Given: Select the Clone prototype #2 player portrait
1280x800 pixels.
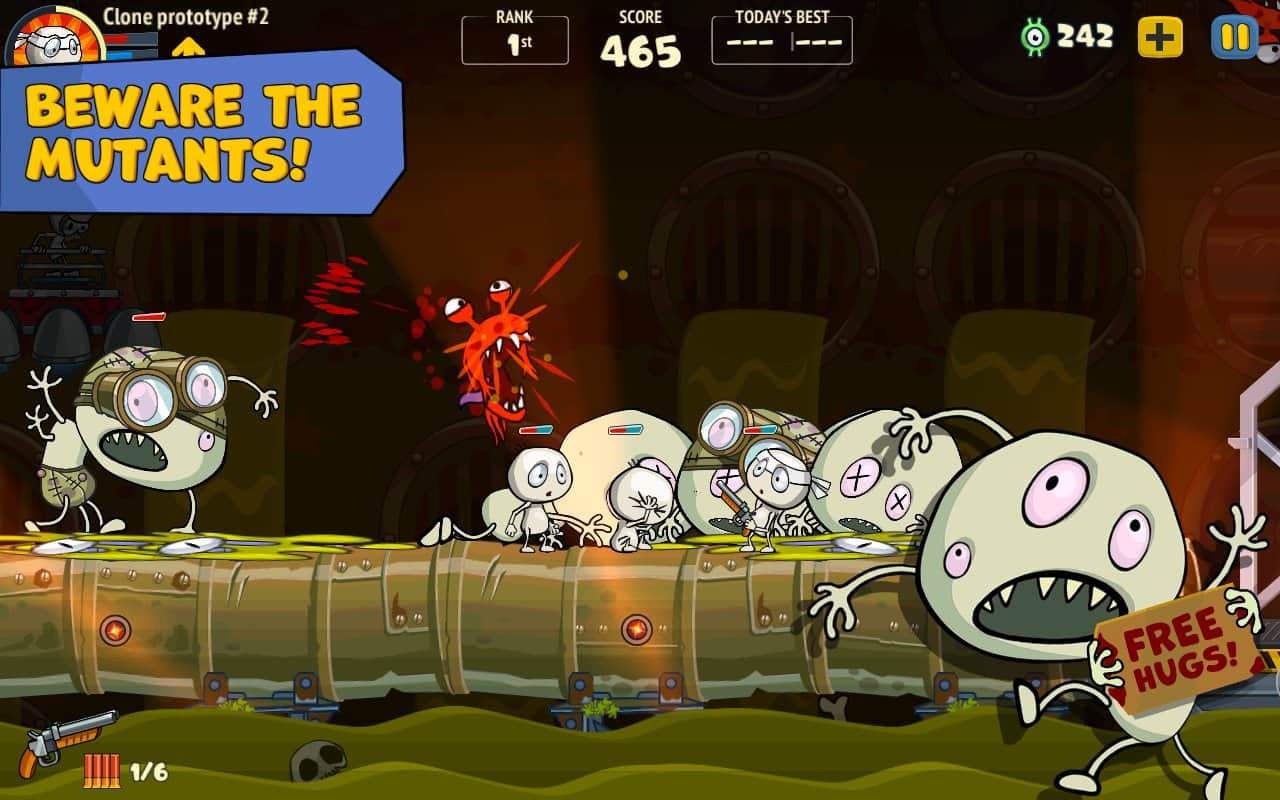Looking at the screenshot, I should [48, 37].
